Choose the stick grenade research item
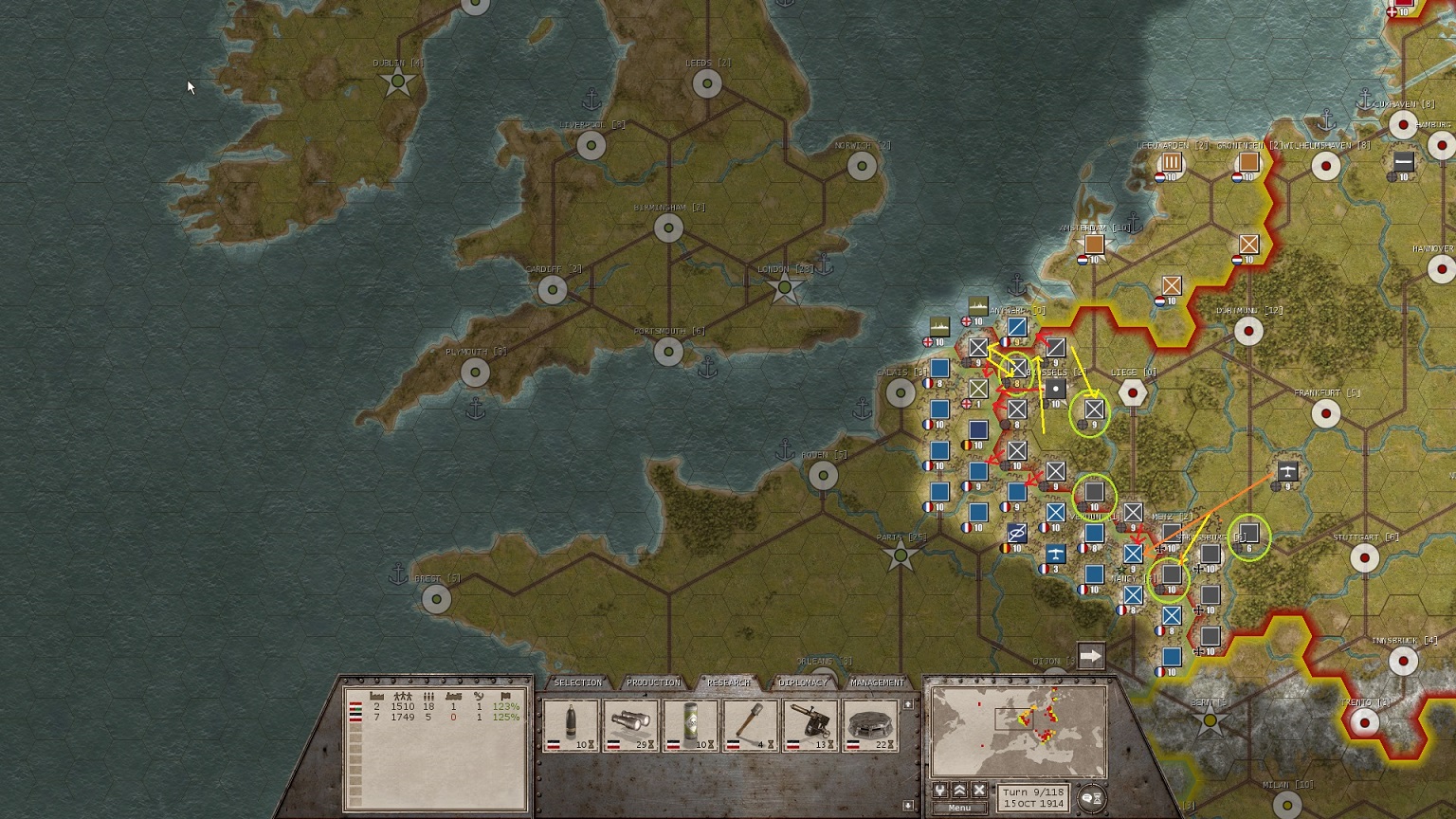Screen dimensions: 1456x819 (751, 725)
